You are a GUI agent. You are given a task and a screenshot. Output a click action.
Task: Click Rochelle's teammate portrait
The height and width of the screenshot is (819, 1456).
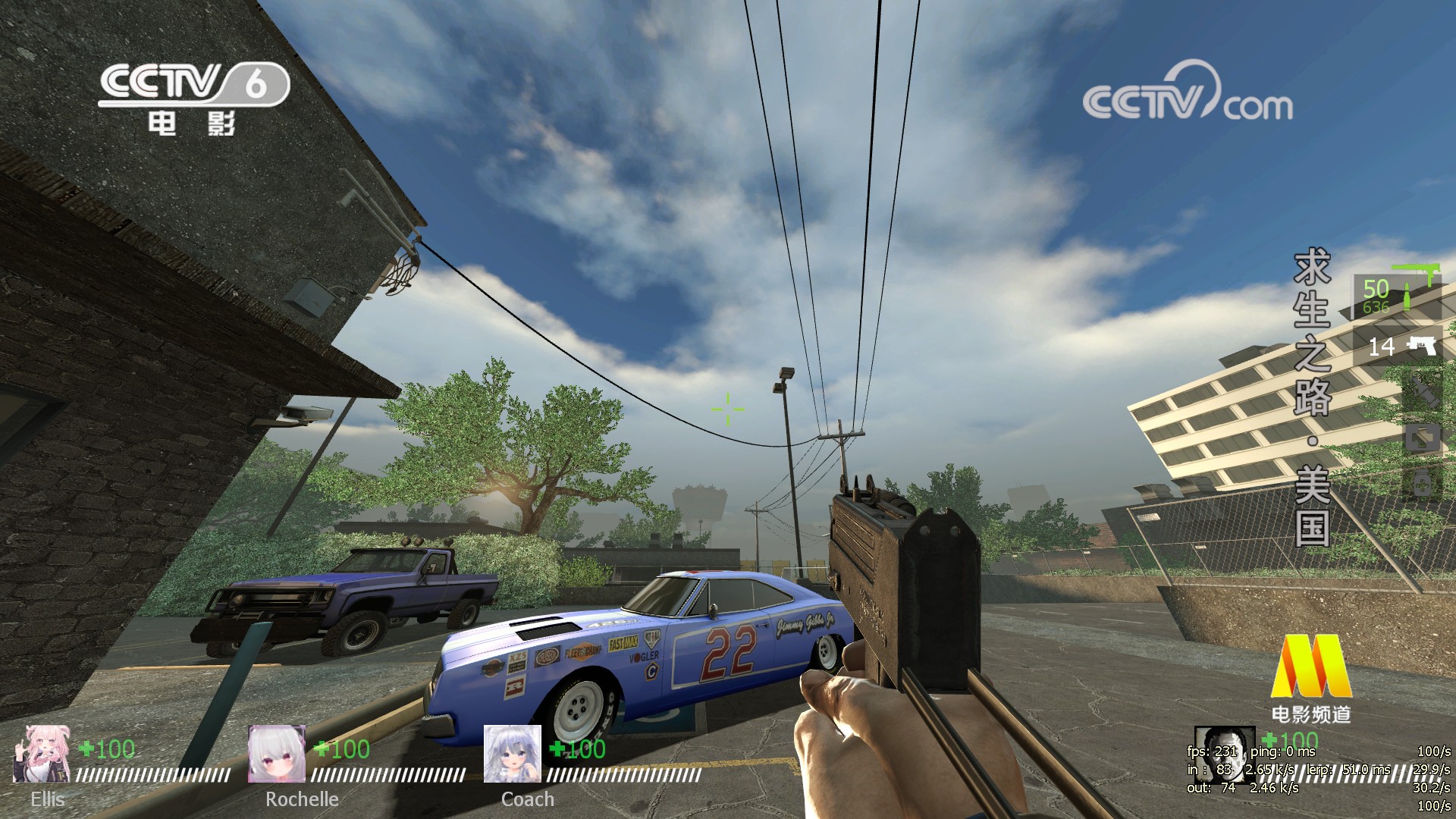click(277, 754)
